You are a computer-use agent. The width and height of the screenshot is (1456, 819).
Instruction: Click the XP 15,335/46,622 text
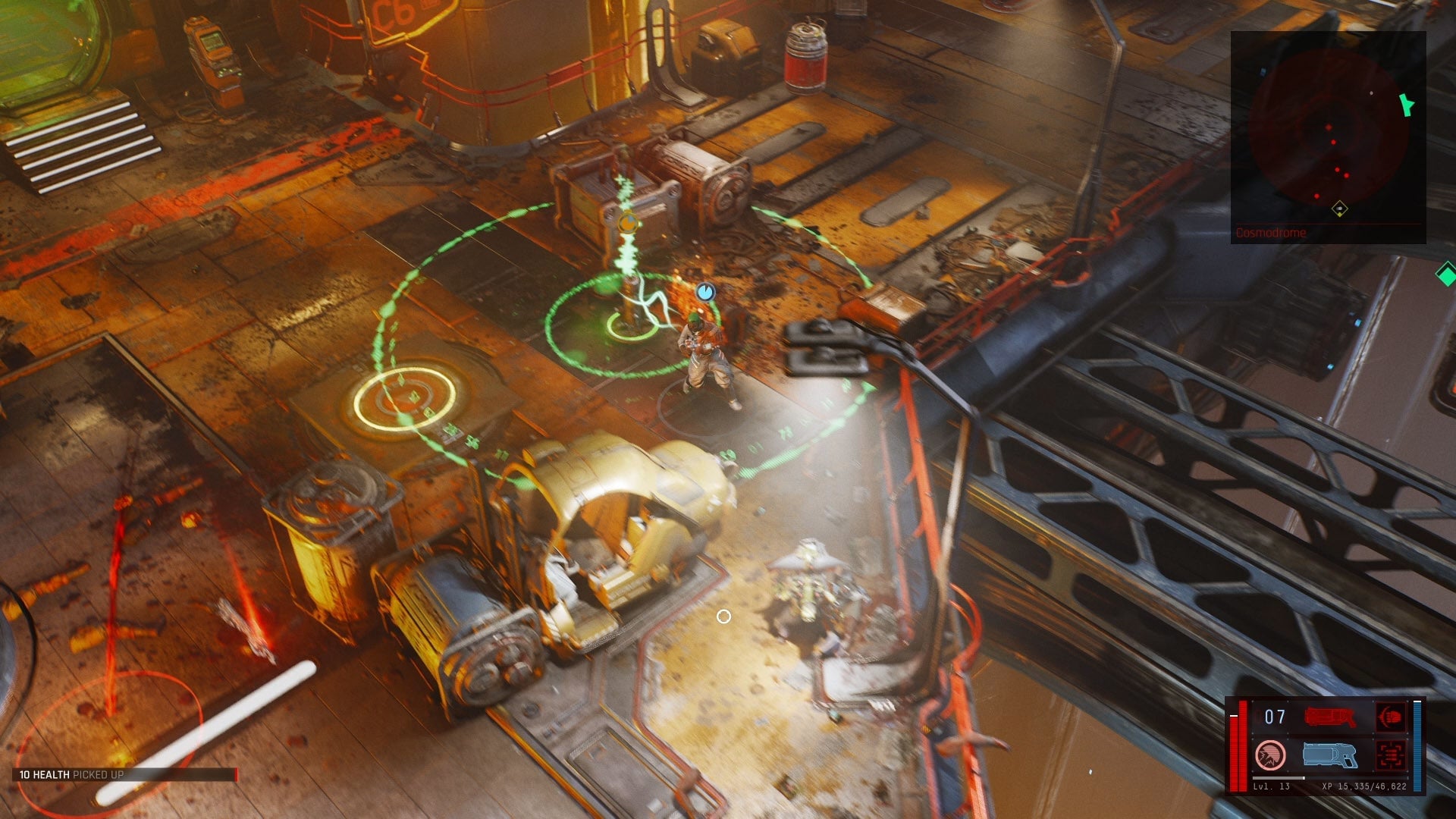coord(1363,787)
